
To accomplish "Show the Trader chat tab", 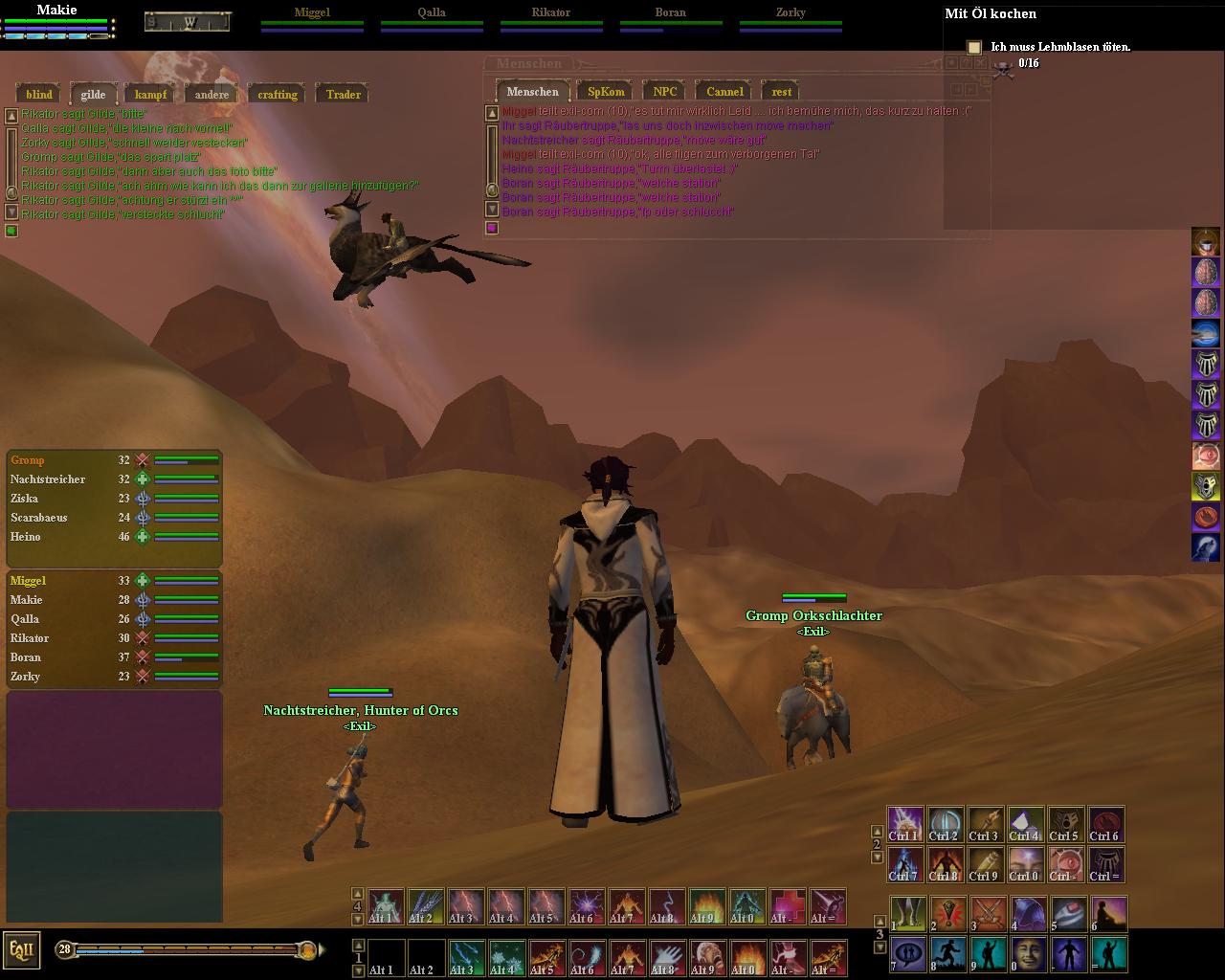I will click(343, 94).
